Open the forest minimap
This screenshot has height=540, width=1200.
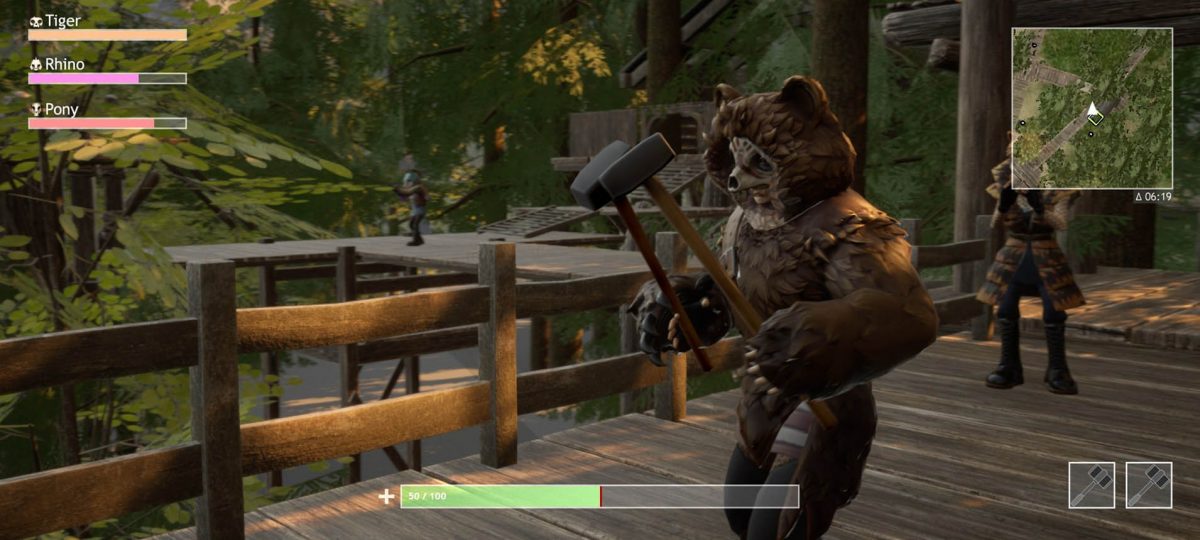(x=1091, y=108)
